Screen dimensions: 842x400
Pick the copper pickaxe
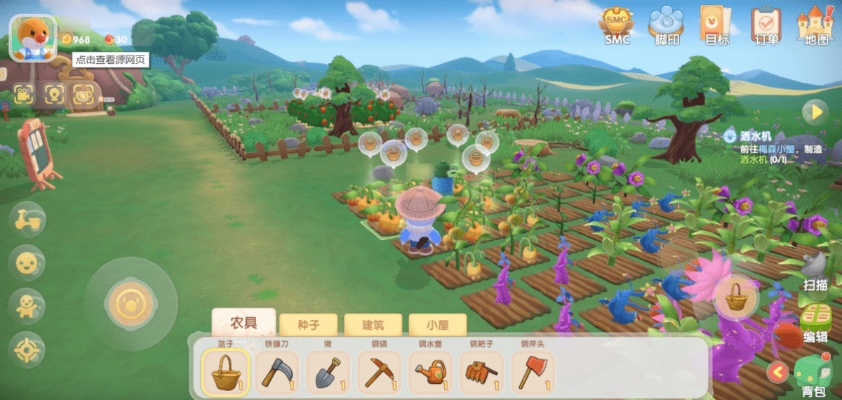point(379,371)
